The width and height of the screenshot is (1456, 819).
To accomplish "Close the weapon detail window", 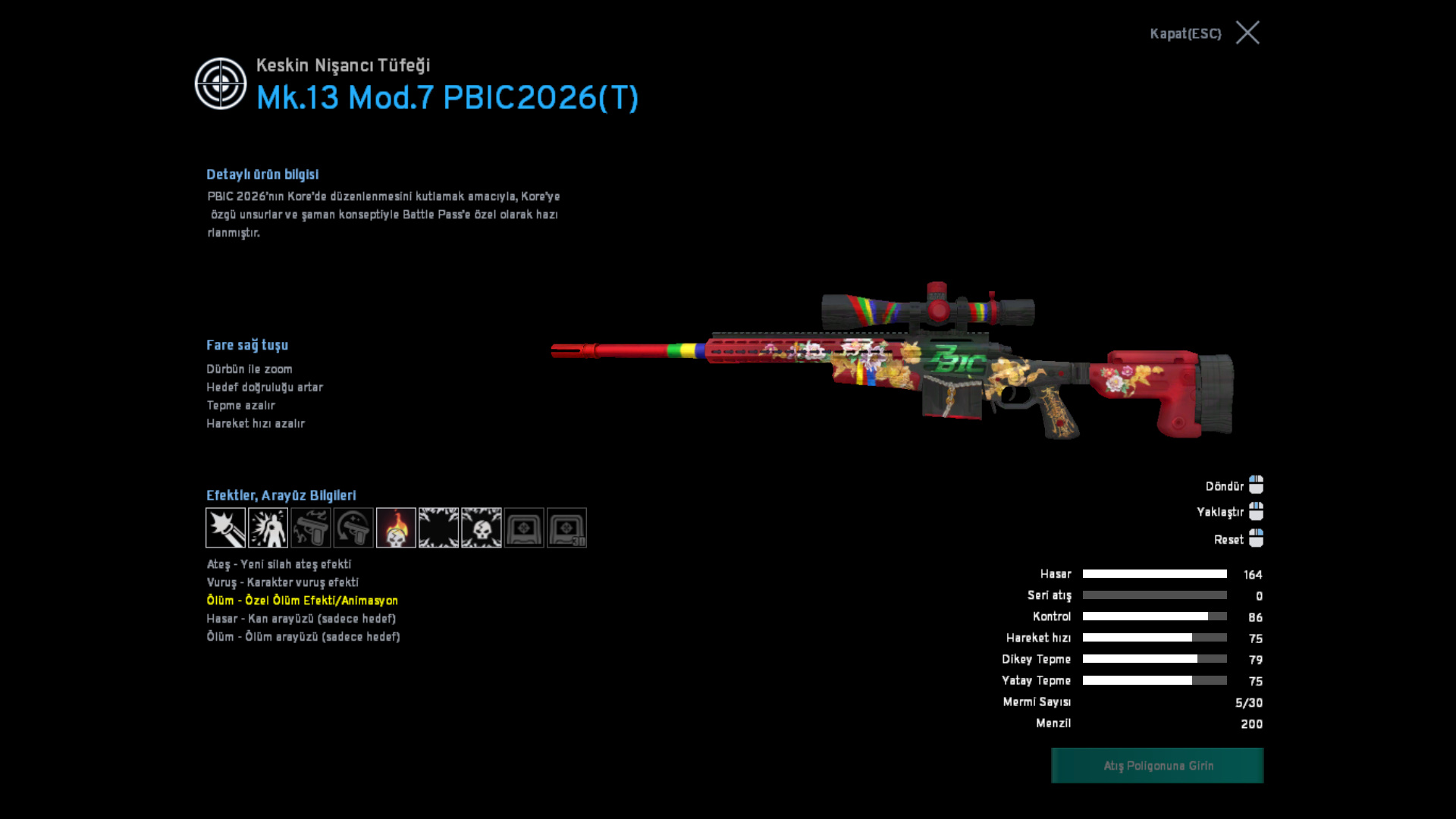I will pos(1247,33).
